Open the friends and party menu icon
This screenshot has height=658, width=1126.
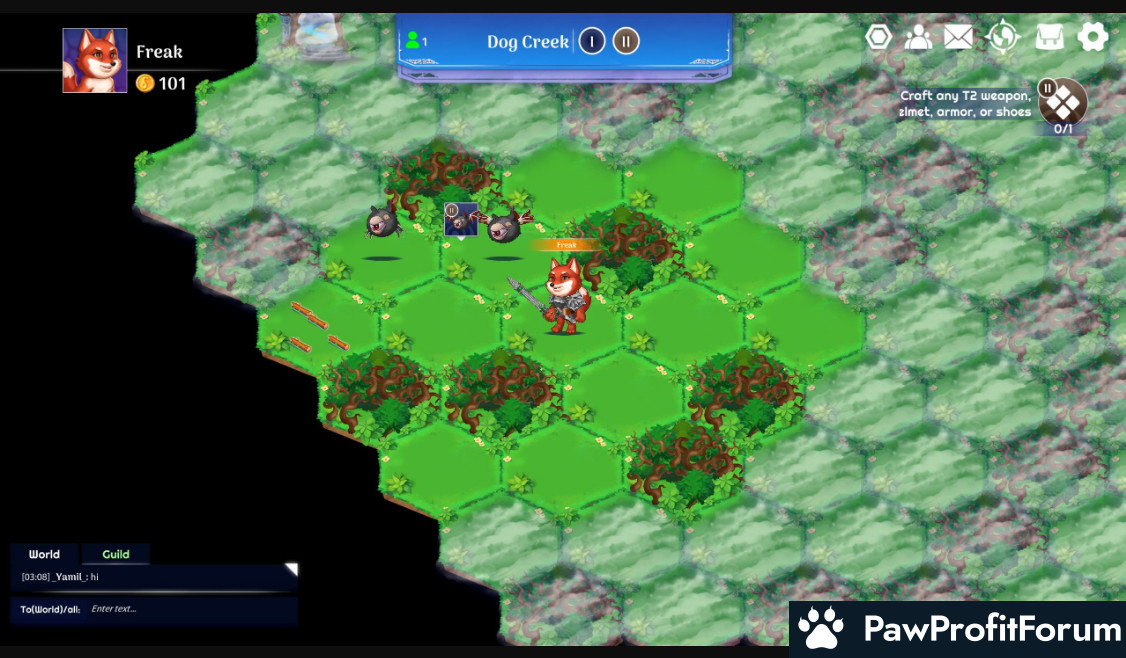coord(918,38)
